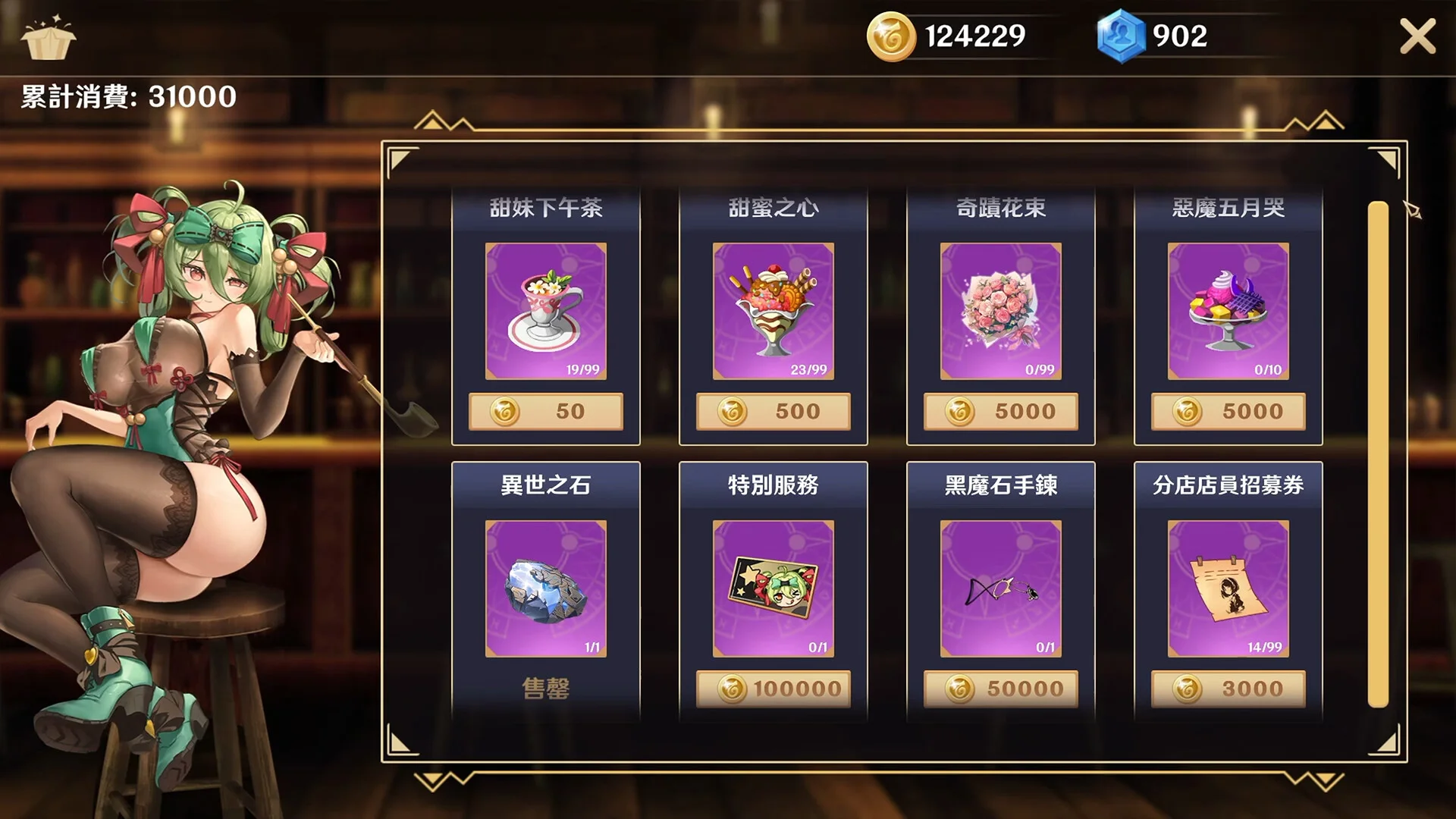View the sold-out 異世之石 crystal item
The height and width of the screenshot is (819, 1456).
click(545, 588)
